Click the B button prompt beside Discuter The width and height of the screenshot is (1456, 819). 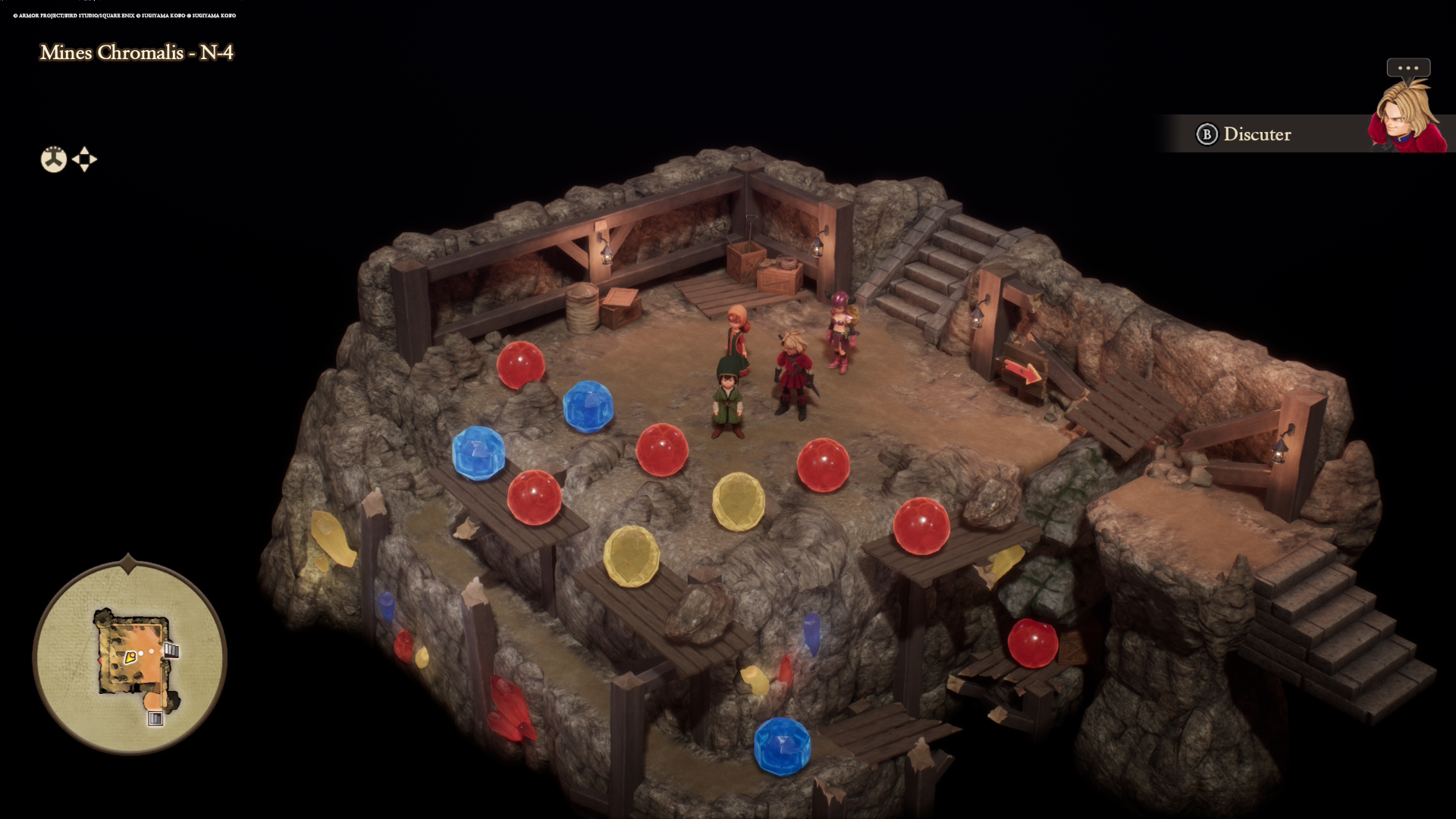[1206, 134]
